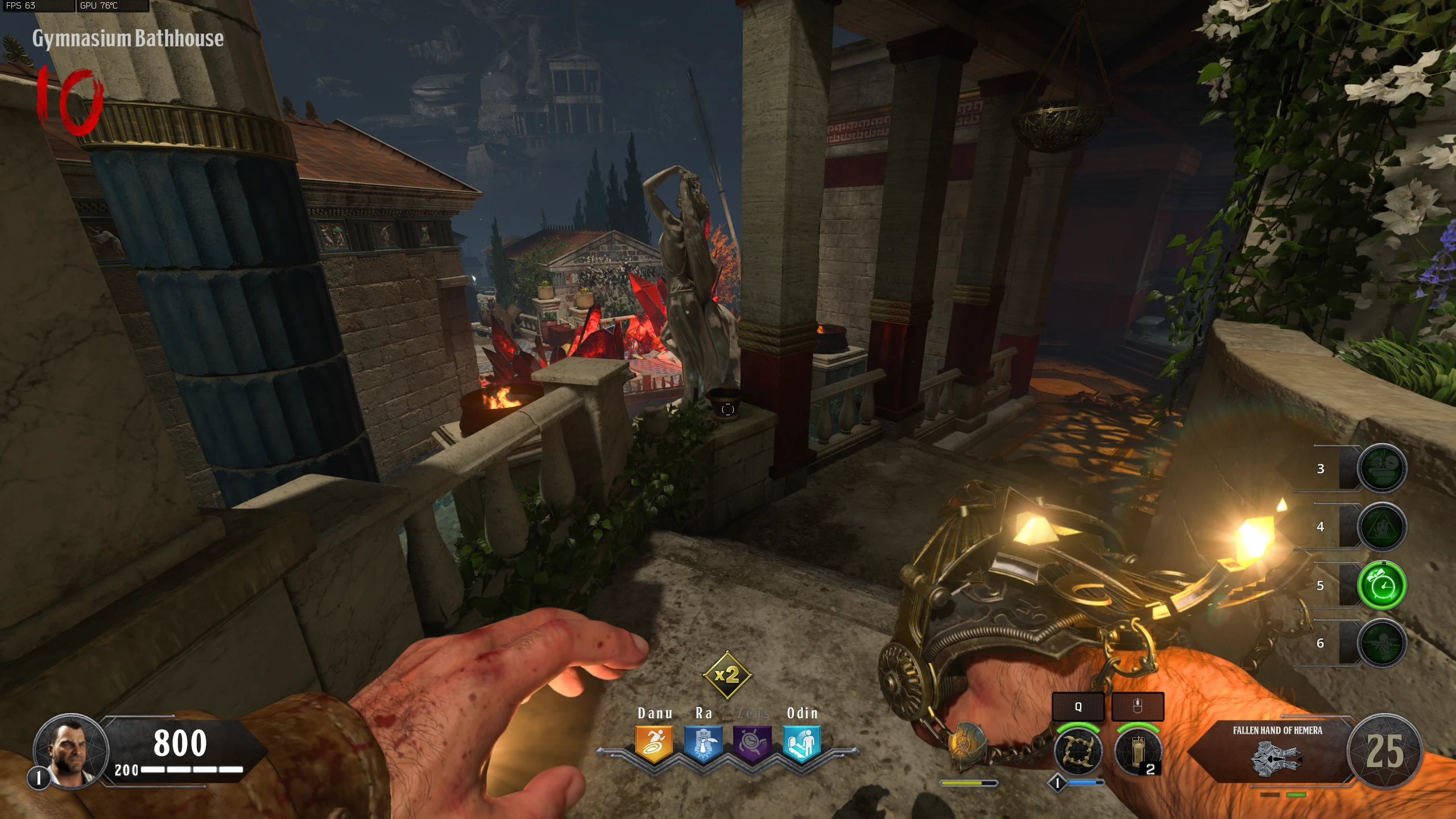Choose the rifle soldier elixir in slot 6
Viewport: 1456px width, 819px height.
pyautogui.click(x=1382, y=643)
